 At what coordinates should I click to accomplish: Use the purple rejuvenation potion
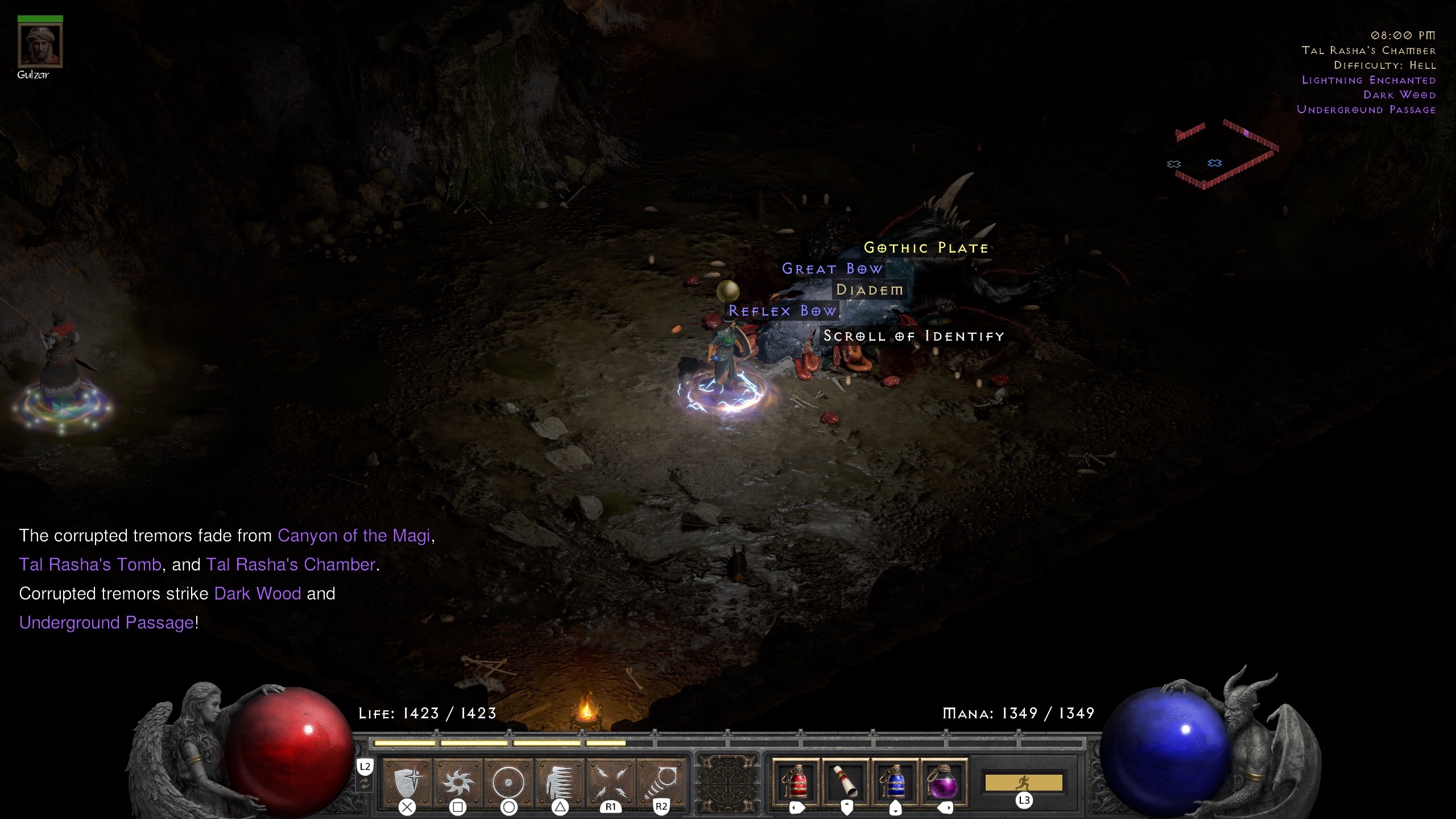click(x=944, y=781)
